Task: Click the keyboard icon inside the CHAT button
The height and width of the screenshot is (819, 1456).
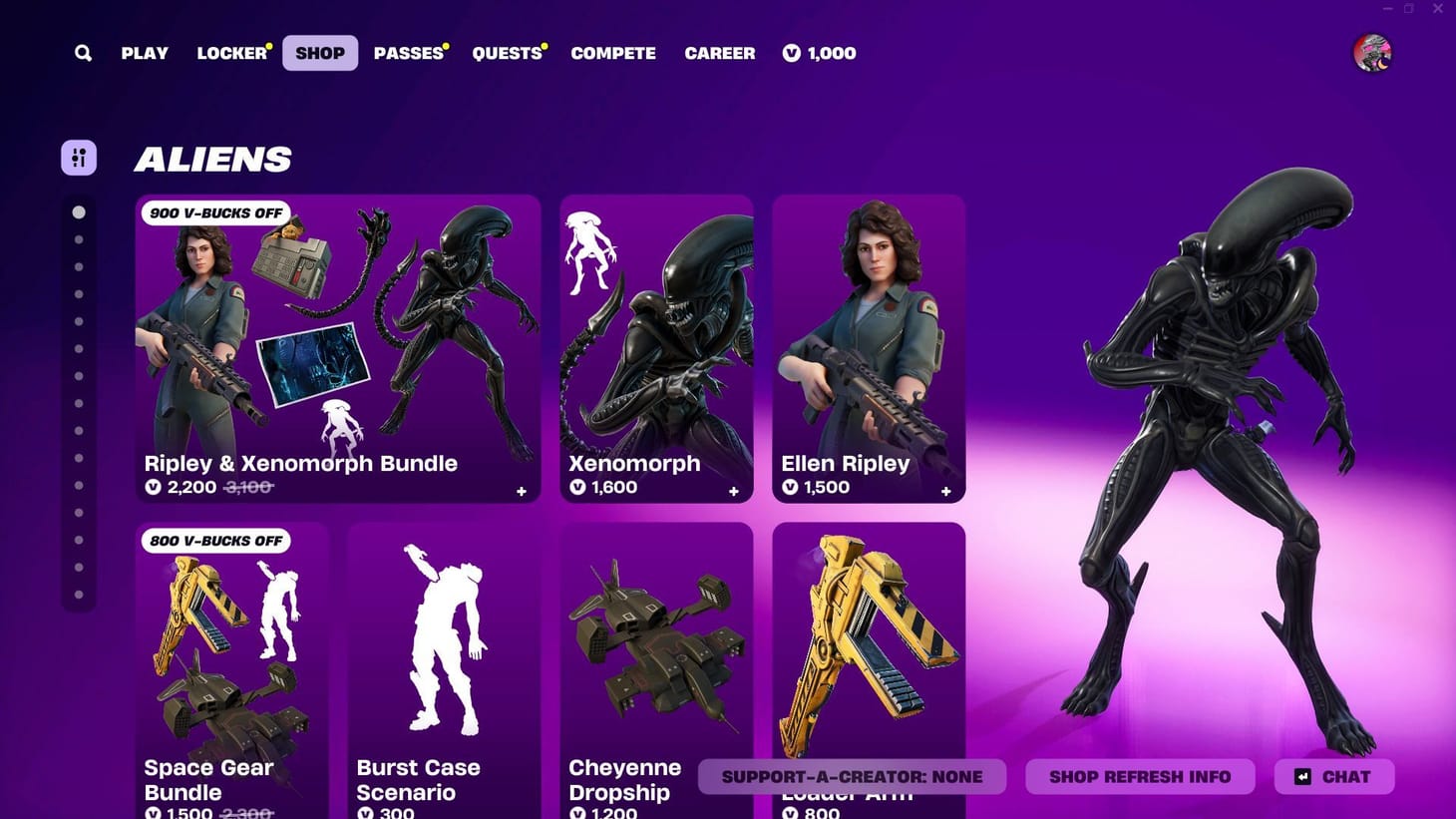Action: tap(1302, 776)
